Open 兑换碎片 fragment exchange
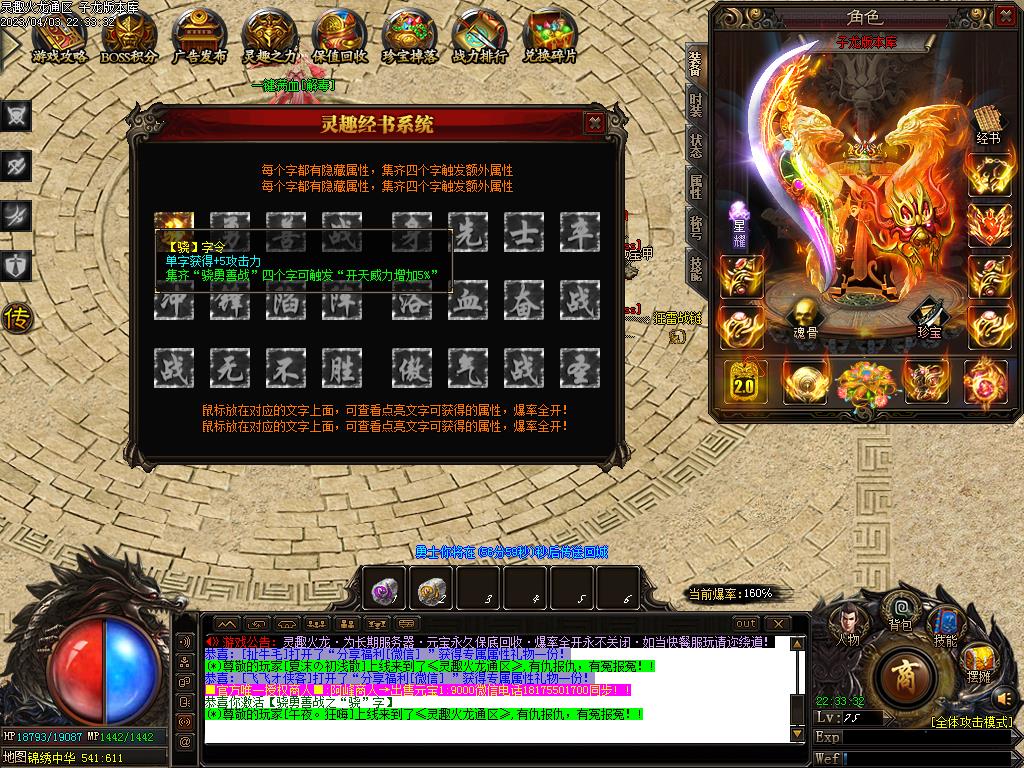The width and height of the screenshot is (1024, 768). (549, 38)
